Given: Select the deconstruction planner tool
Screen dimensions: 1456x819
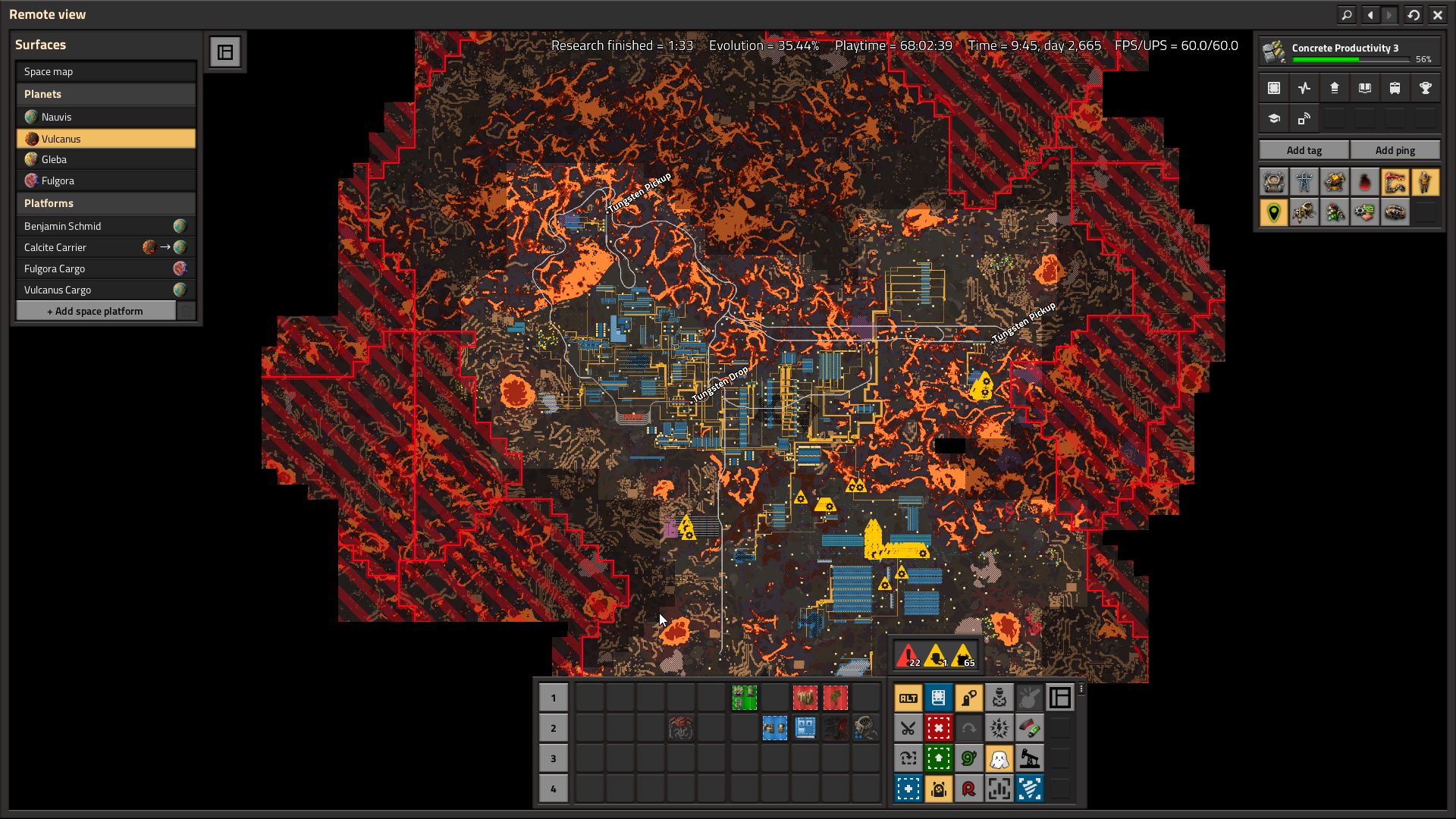Looking at the screenshot, I should click(x=939, y=728).
